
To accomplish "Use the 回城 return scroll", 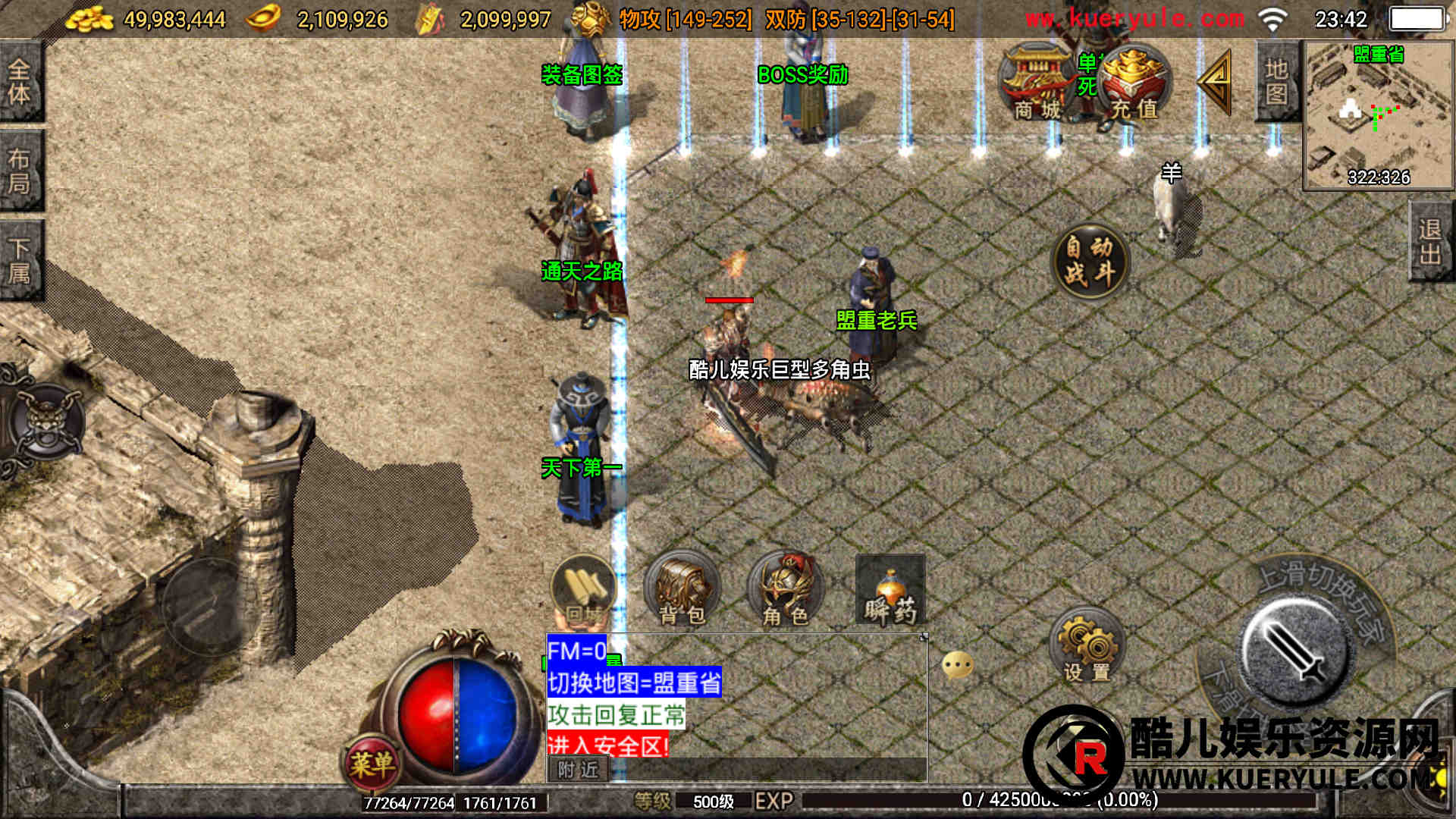I will [583, 591].
